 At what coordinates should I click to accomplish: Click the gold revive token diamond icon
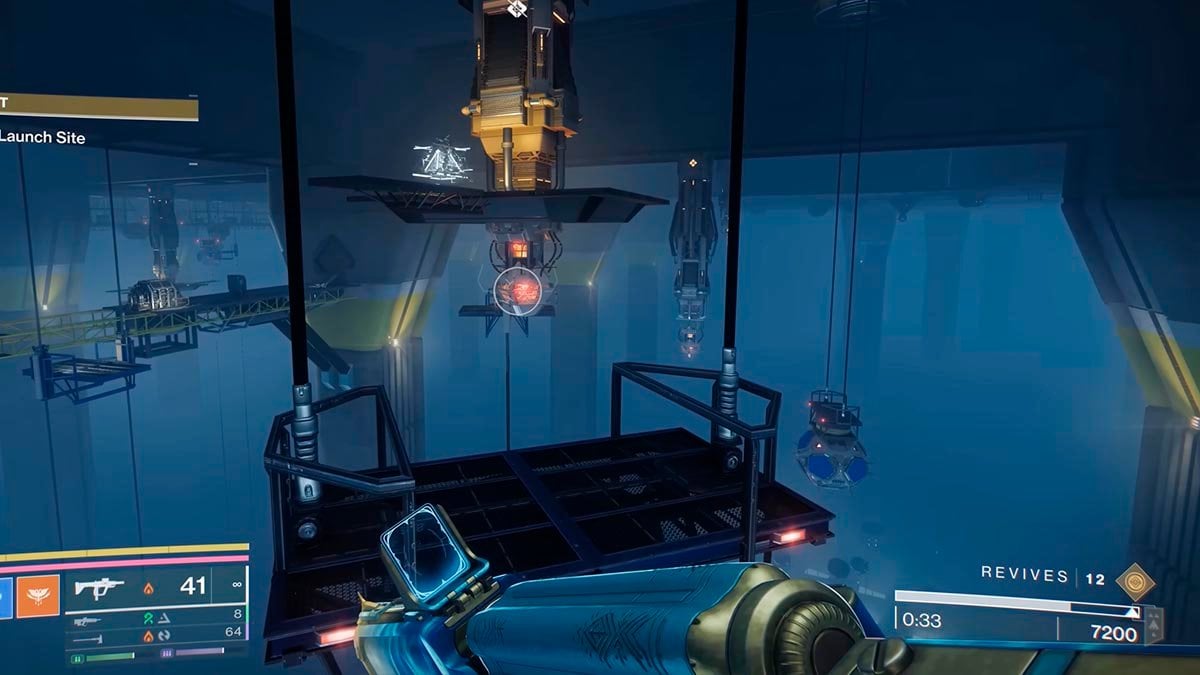[1135, 582]
